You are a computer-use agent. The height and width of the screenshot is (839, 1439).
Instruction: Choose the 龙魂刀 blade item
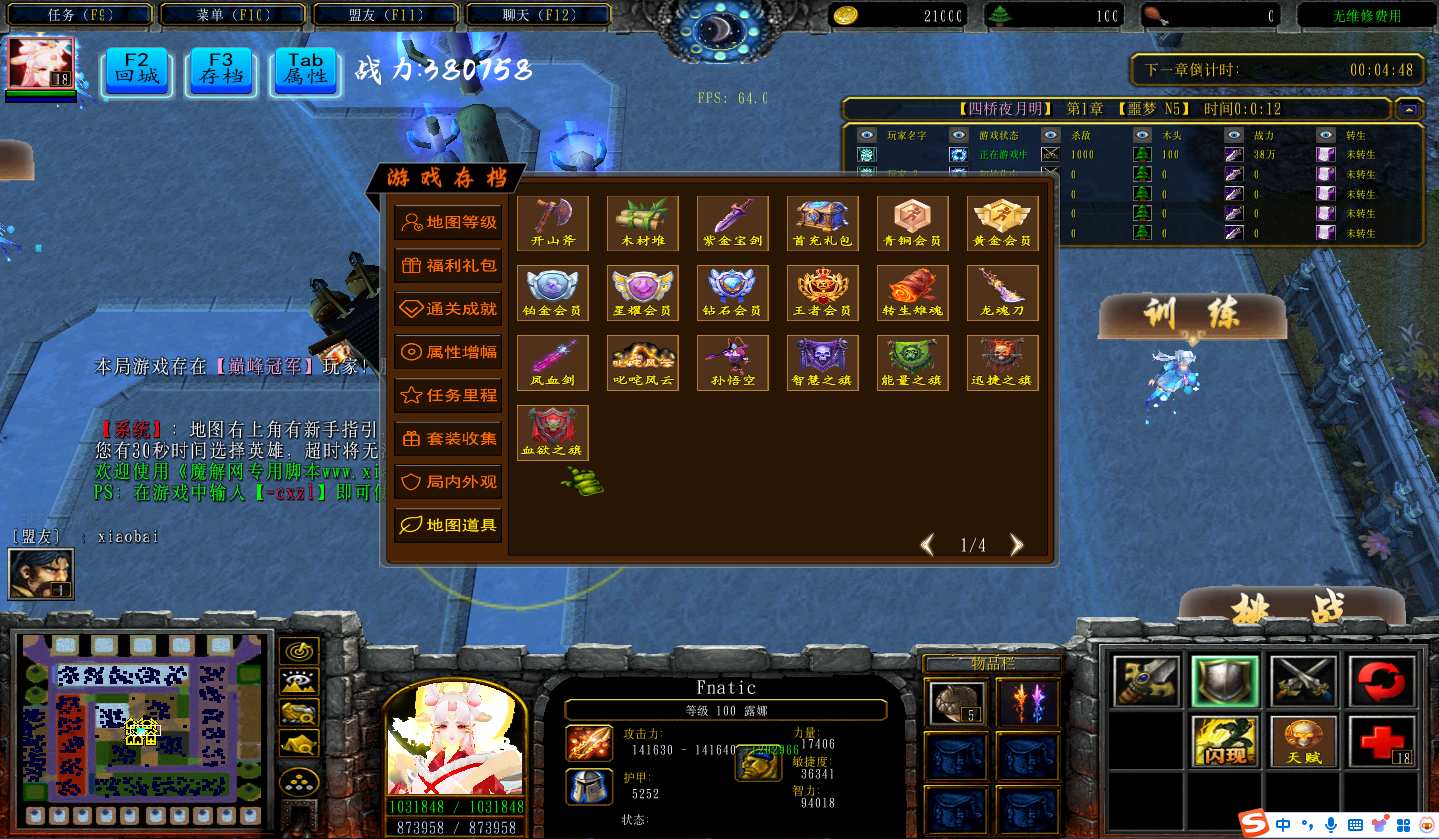tap(1003, 293)
